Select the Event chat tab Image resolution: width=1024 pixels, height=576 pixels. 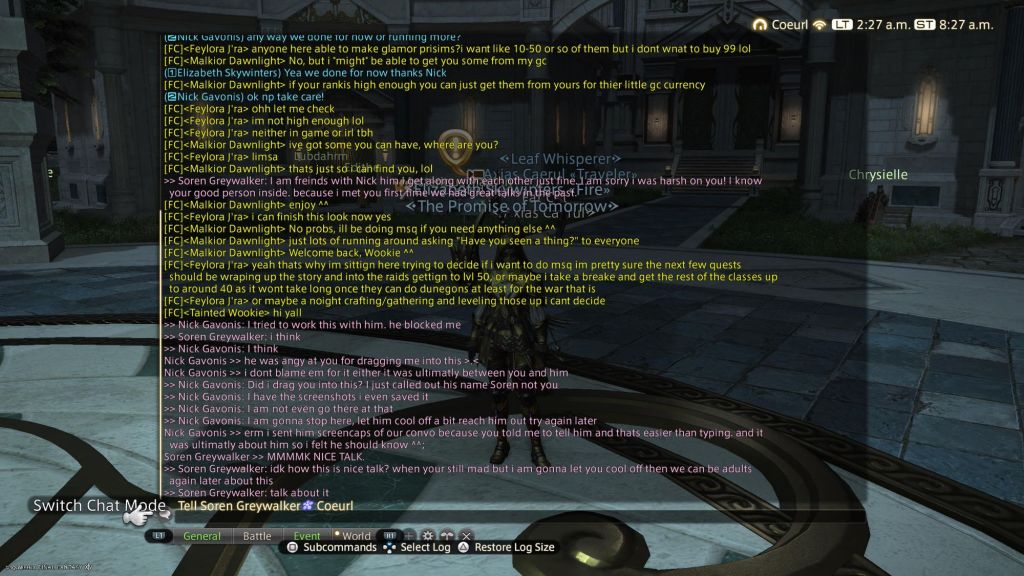pyautogui.click(x=307, y=536)
